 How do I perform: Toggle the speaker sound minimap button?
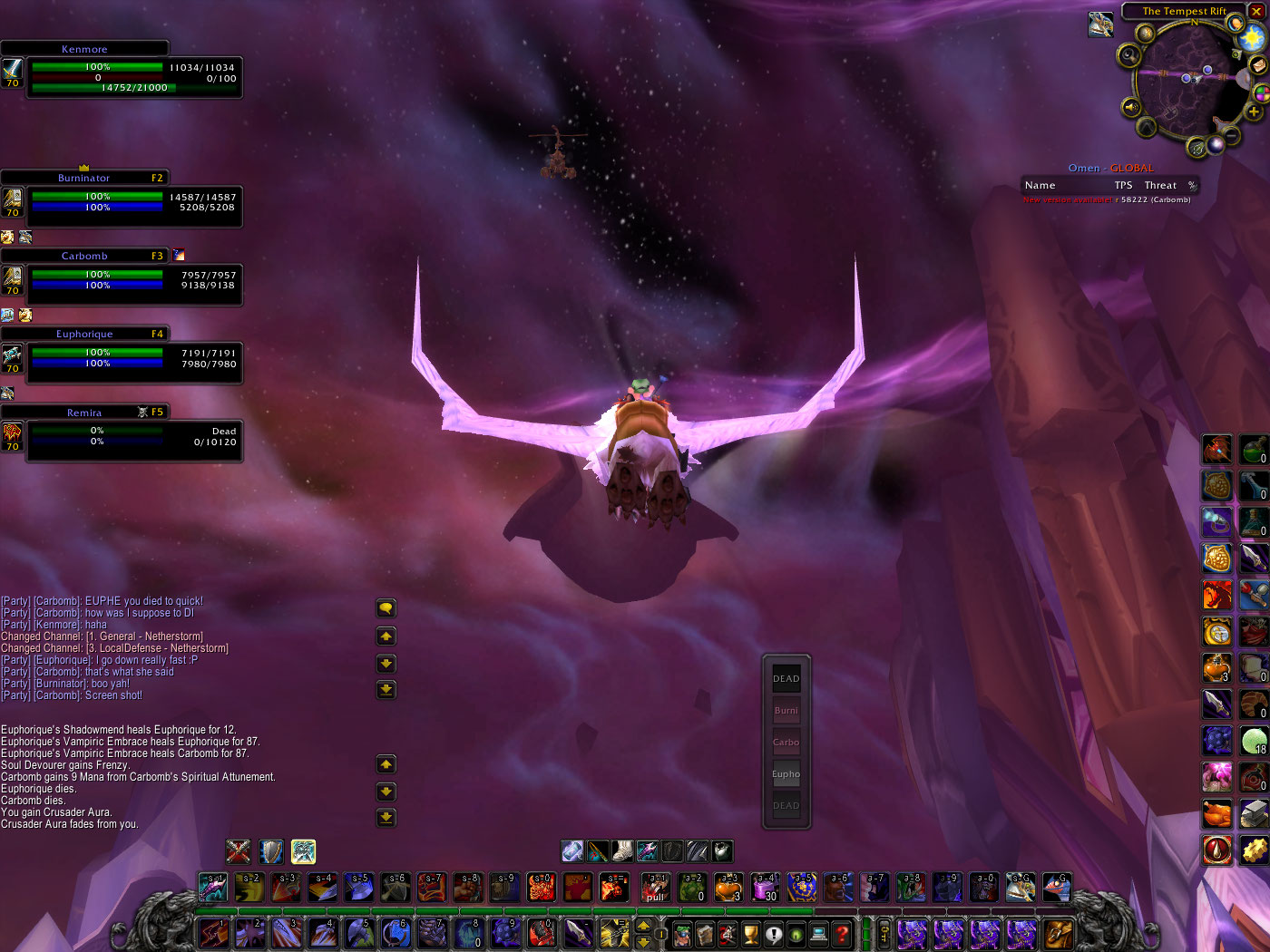tap(1131, 107)
